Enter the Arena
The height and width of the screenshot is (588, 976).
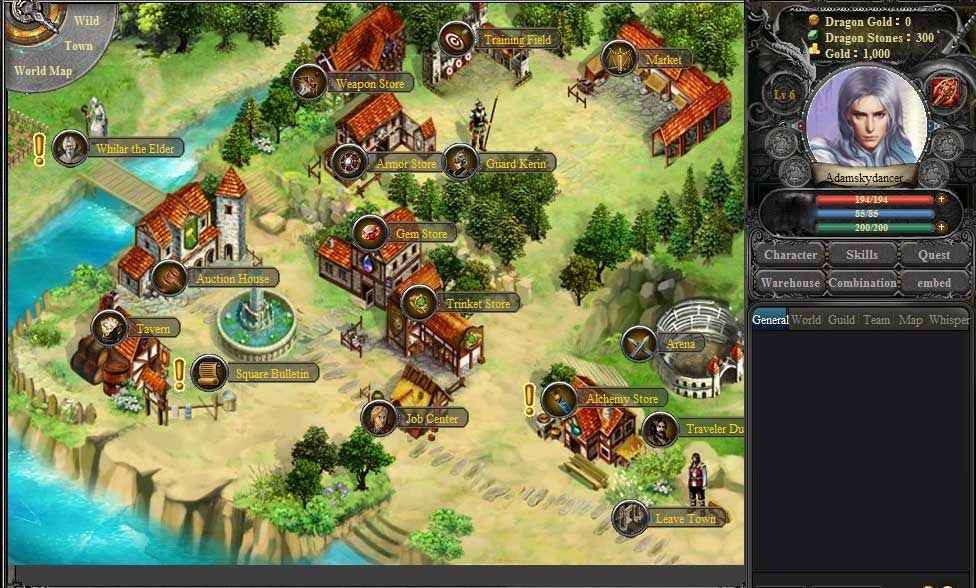(x=680, y=344)
